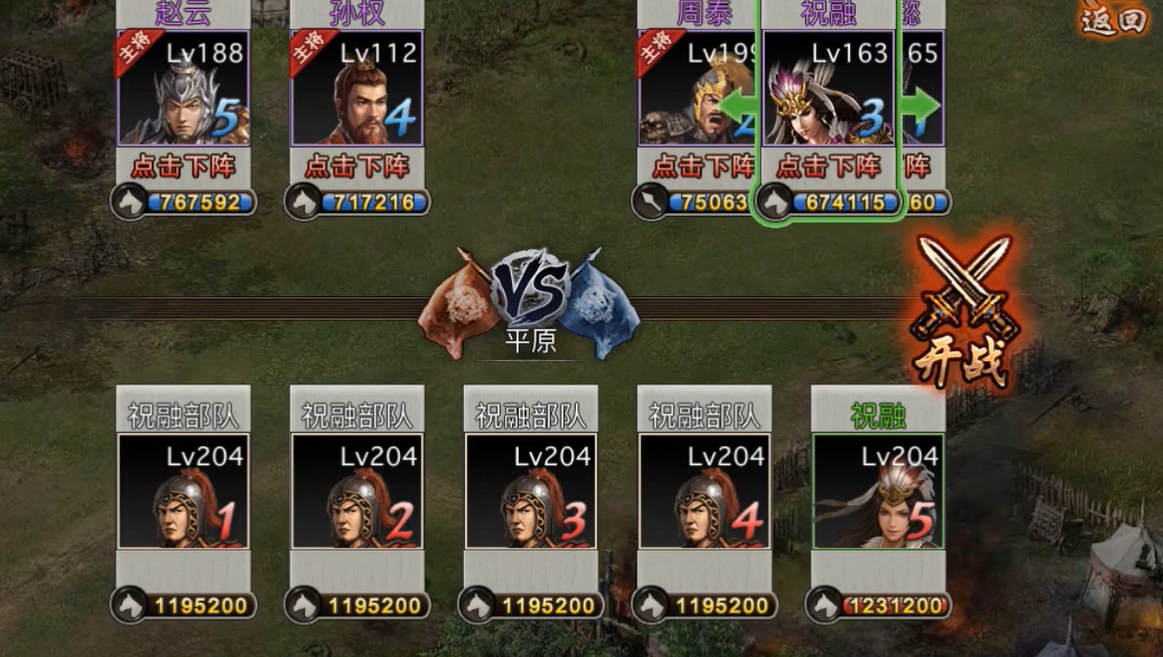The image size is (1163, 657).
Task: View enemy general 祝融 Lv204 card
Action: click(x=878, y=491)
